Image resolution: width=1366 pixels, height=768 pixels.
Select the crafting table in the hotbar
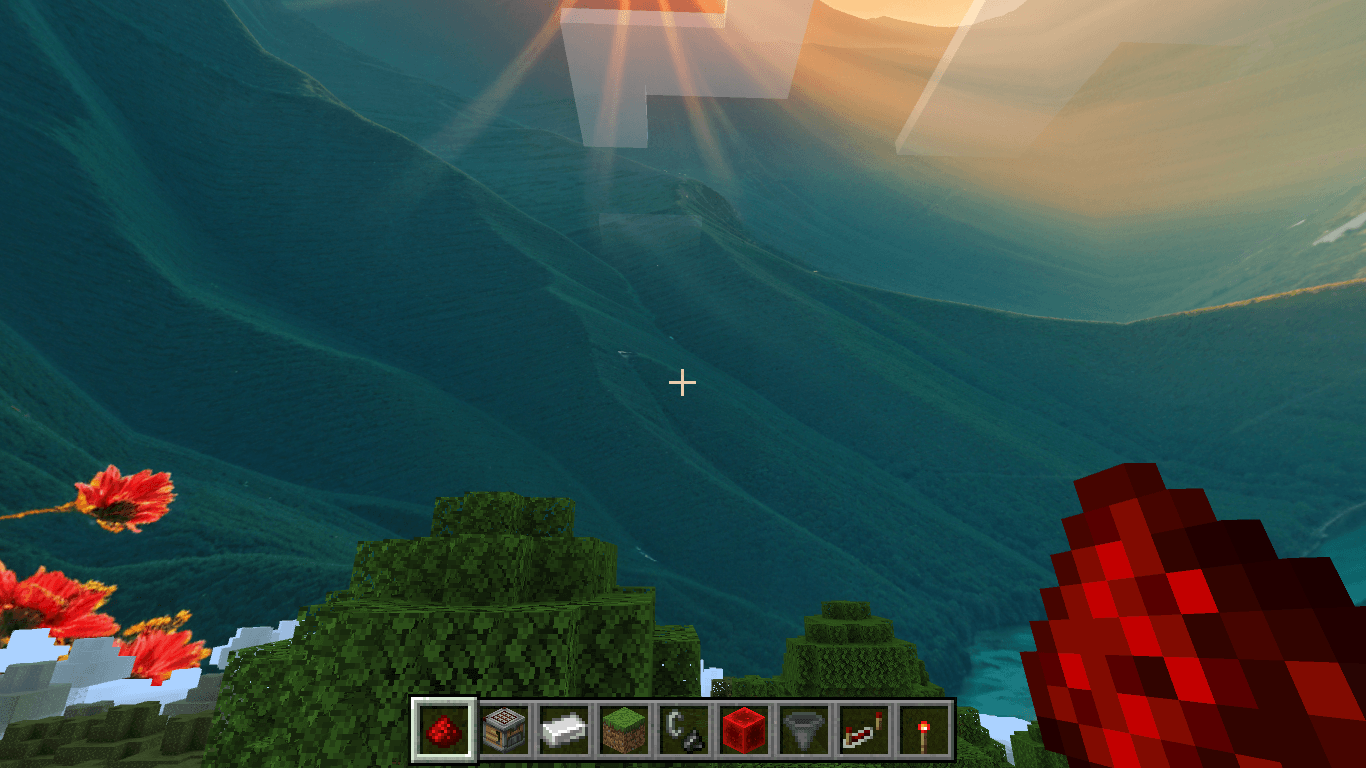pos(505,729)
